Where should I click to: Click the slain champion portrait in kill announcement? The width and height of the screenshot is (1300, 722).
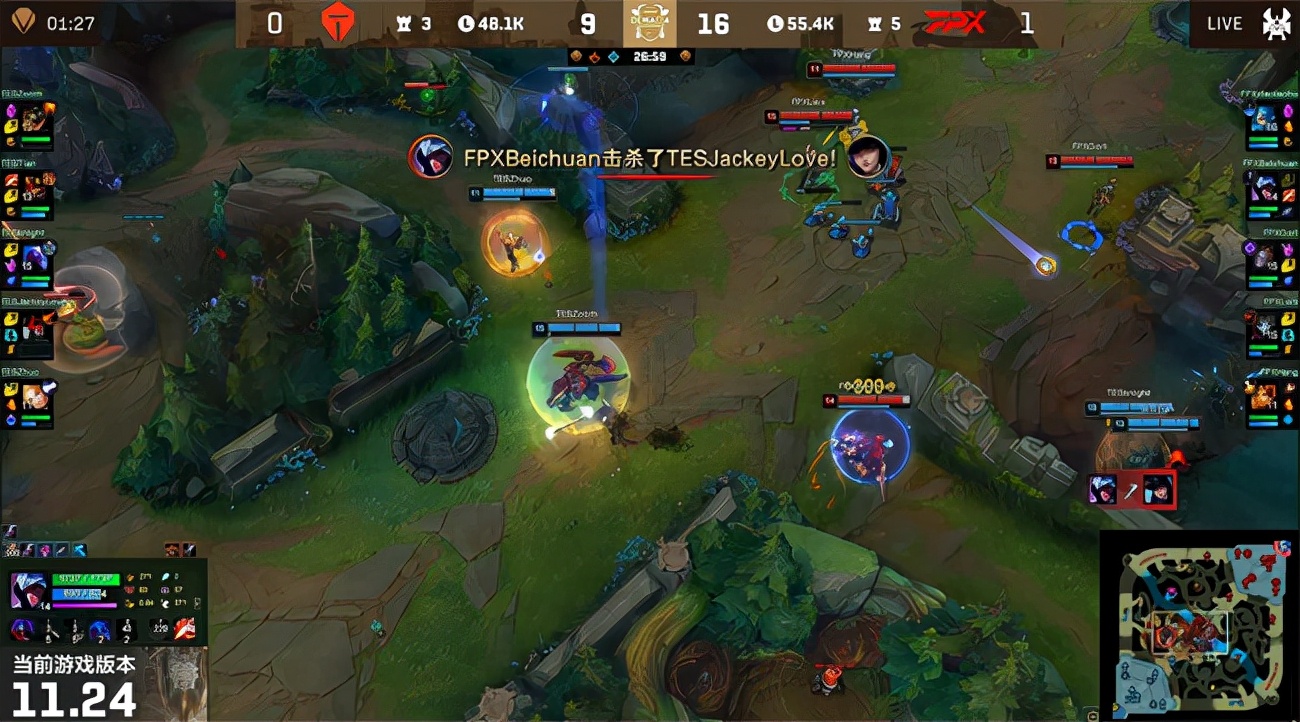(868, 157)
